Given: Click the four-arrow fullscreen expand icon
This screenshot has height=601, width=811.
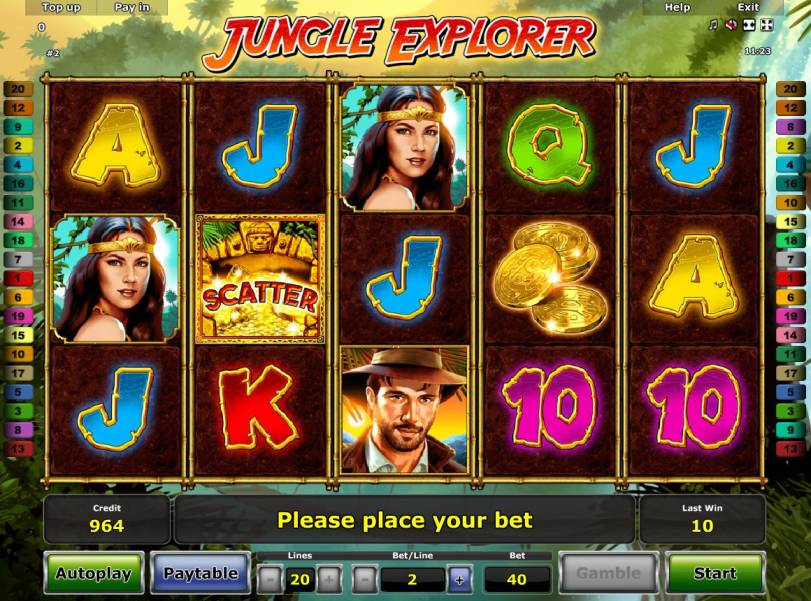Looking at the screenshot, I should (x=766, y=24).
